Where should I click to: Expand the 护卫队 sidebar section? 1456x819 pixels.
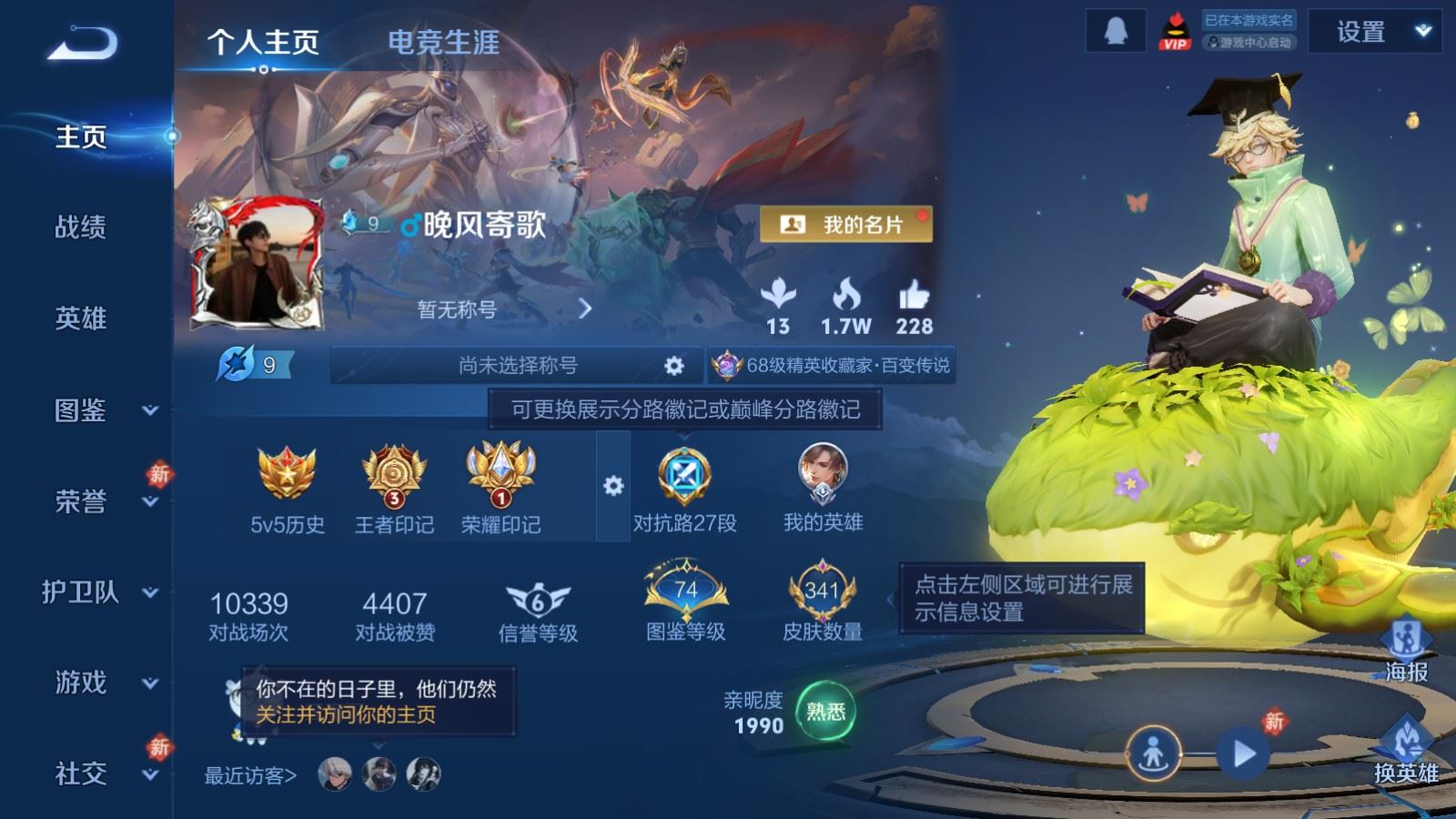pos(80,593)
